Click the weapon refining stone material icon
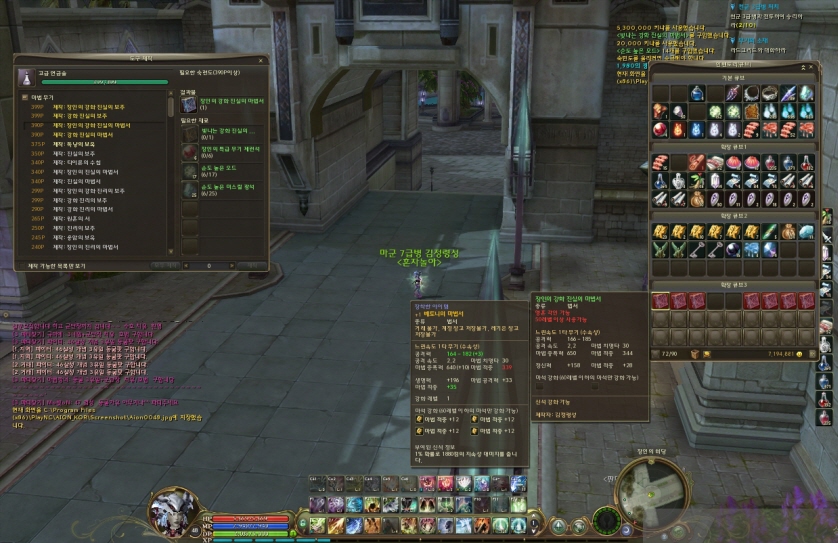838x543 pixels. (188, 150)
